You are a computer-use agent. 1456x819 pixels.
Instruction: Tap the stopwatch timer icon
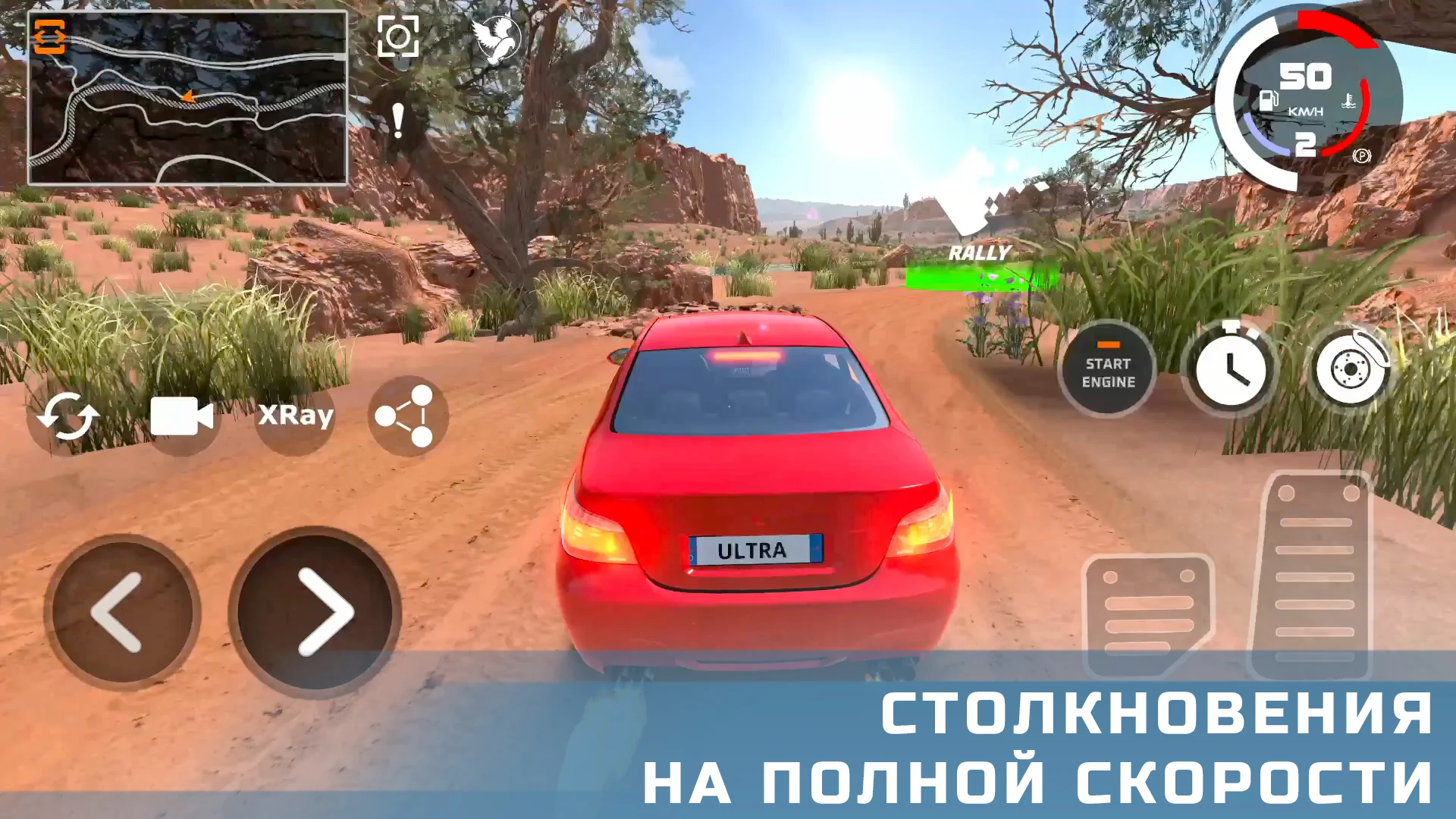coord(1229,369)
